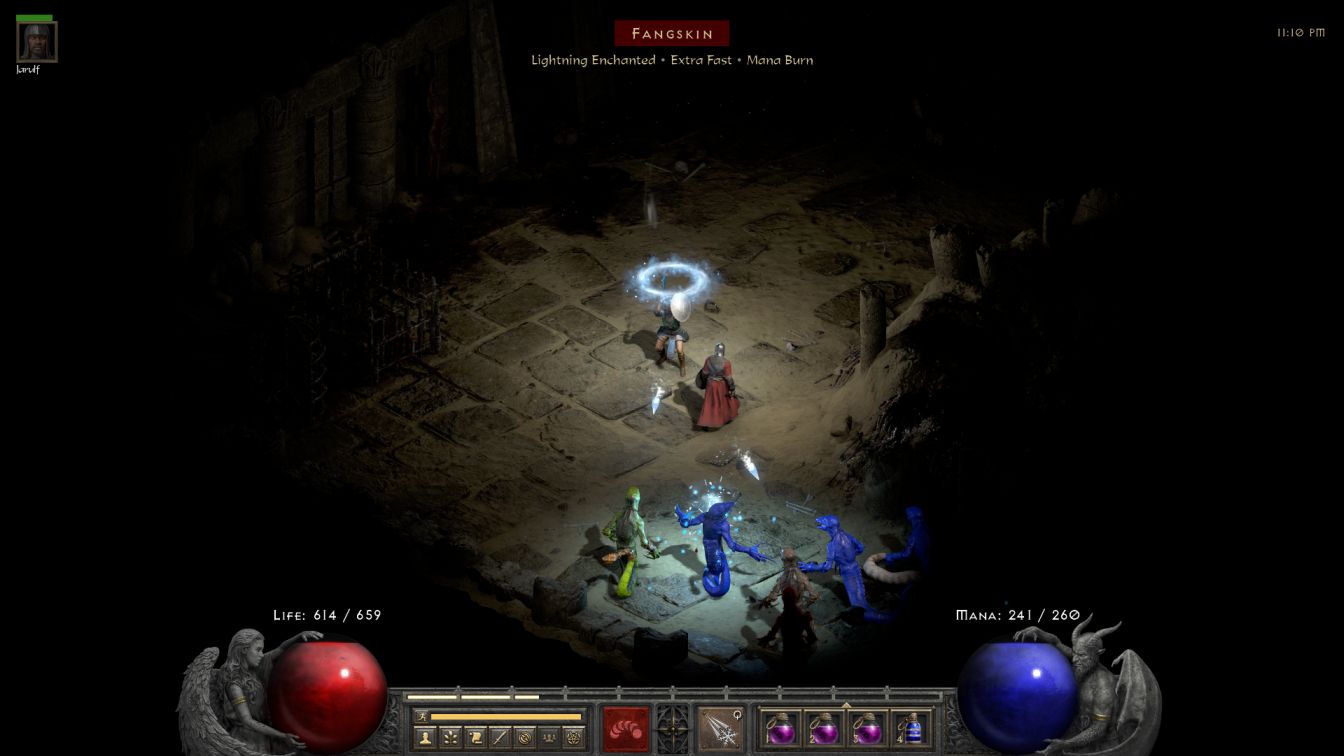Open the skill tree icon
This screenshot has width=1344, height=756.
[x=450, y=738]
